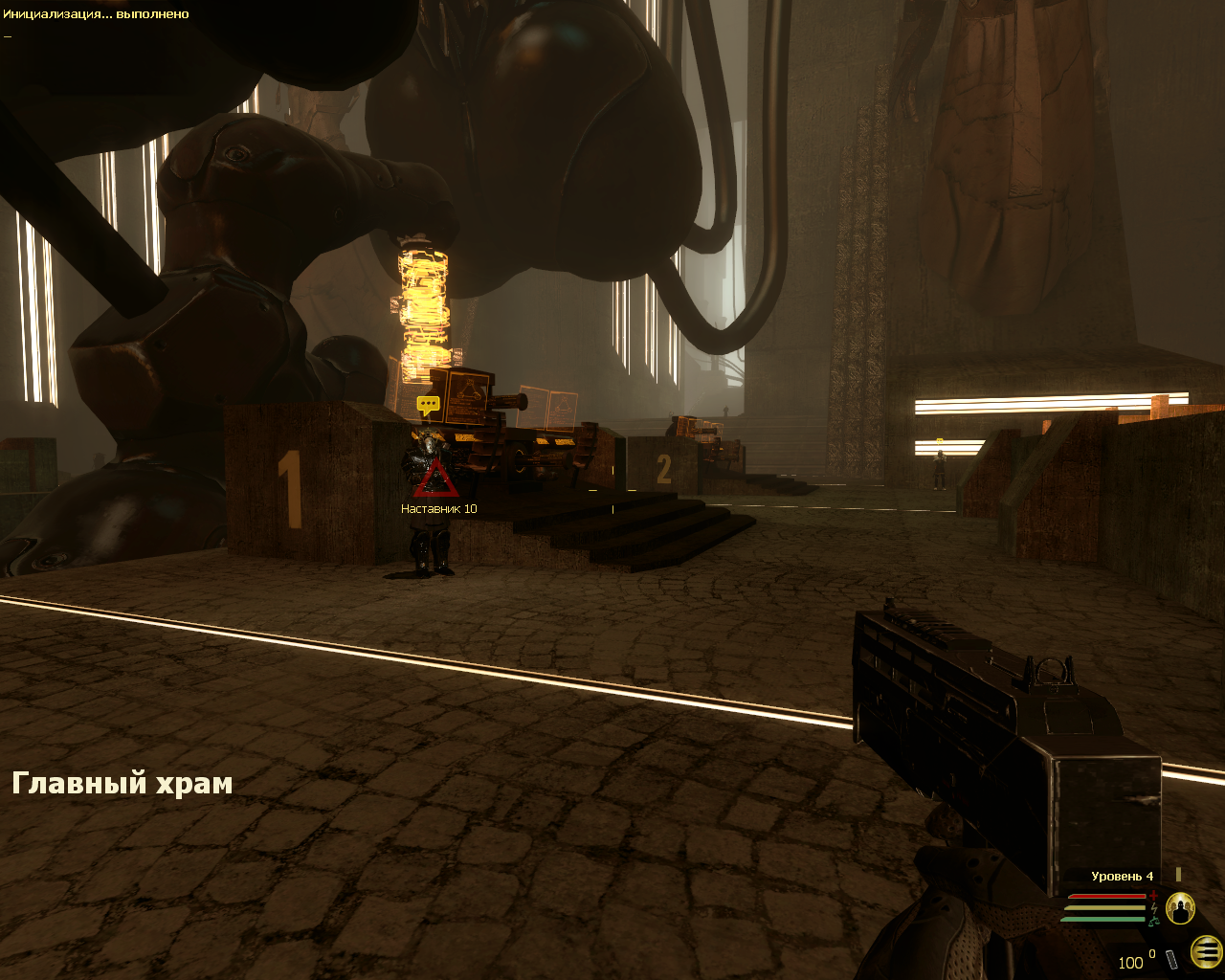Click the squad silhouette icon
Viewport: 1225px width, 980px height.
pos(1180,907)
